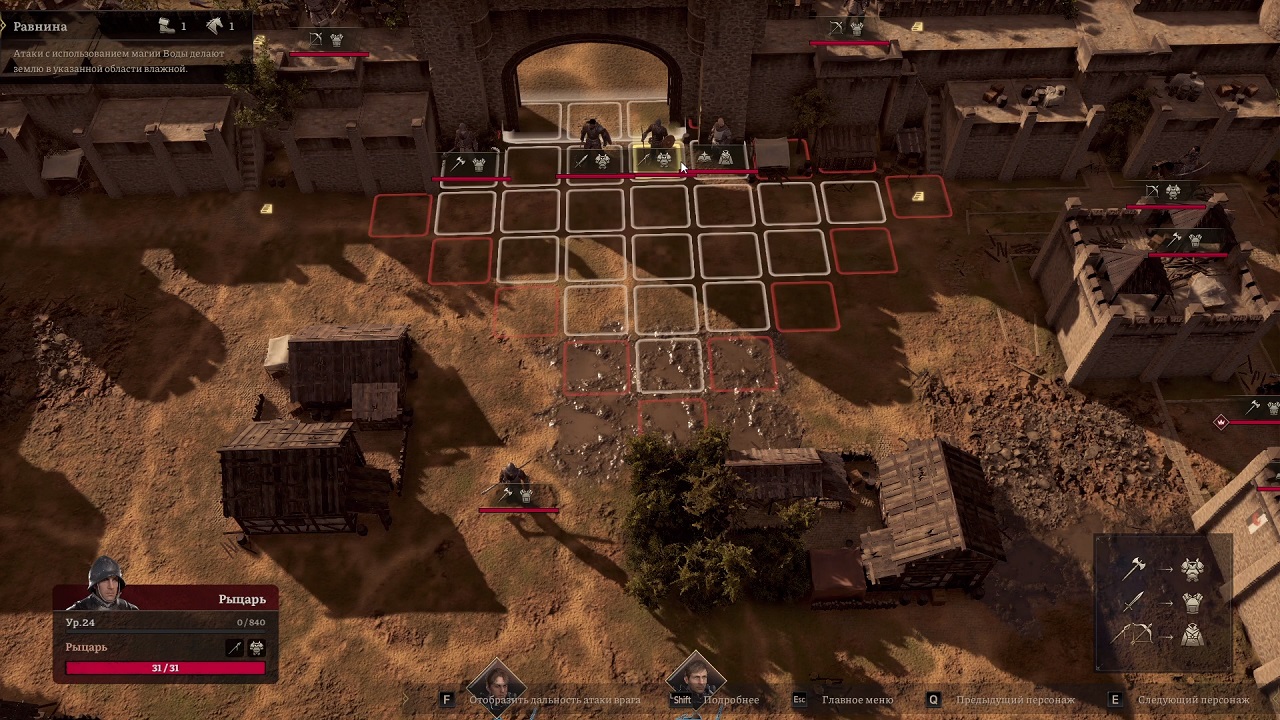Inspect the armor icon in knight panel

coord(256,648)
